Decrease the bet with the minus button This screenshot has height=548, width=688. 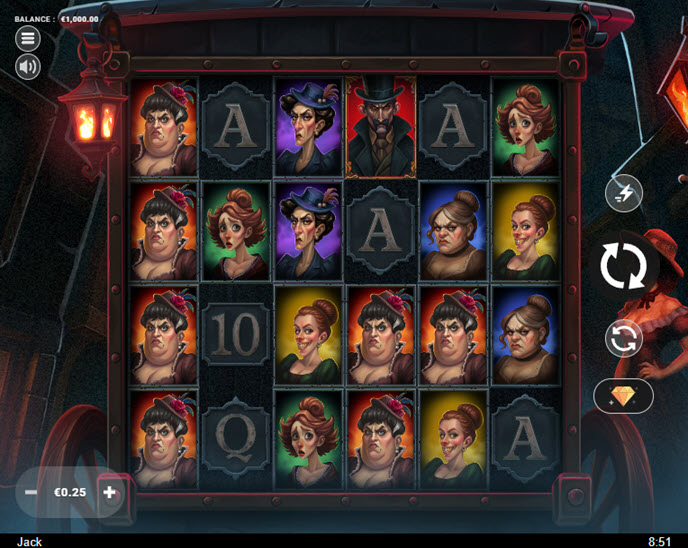coord(31,492)
